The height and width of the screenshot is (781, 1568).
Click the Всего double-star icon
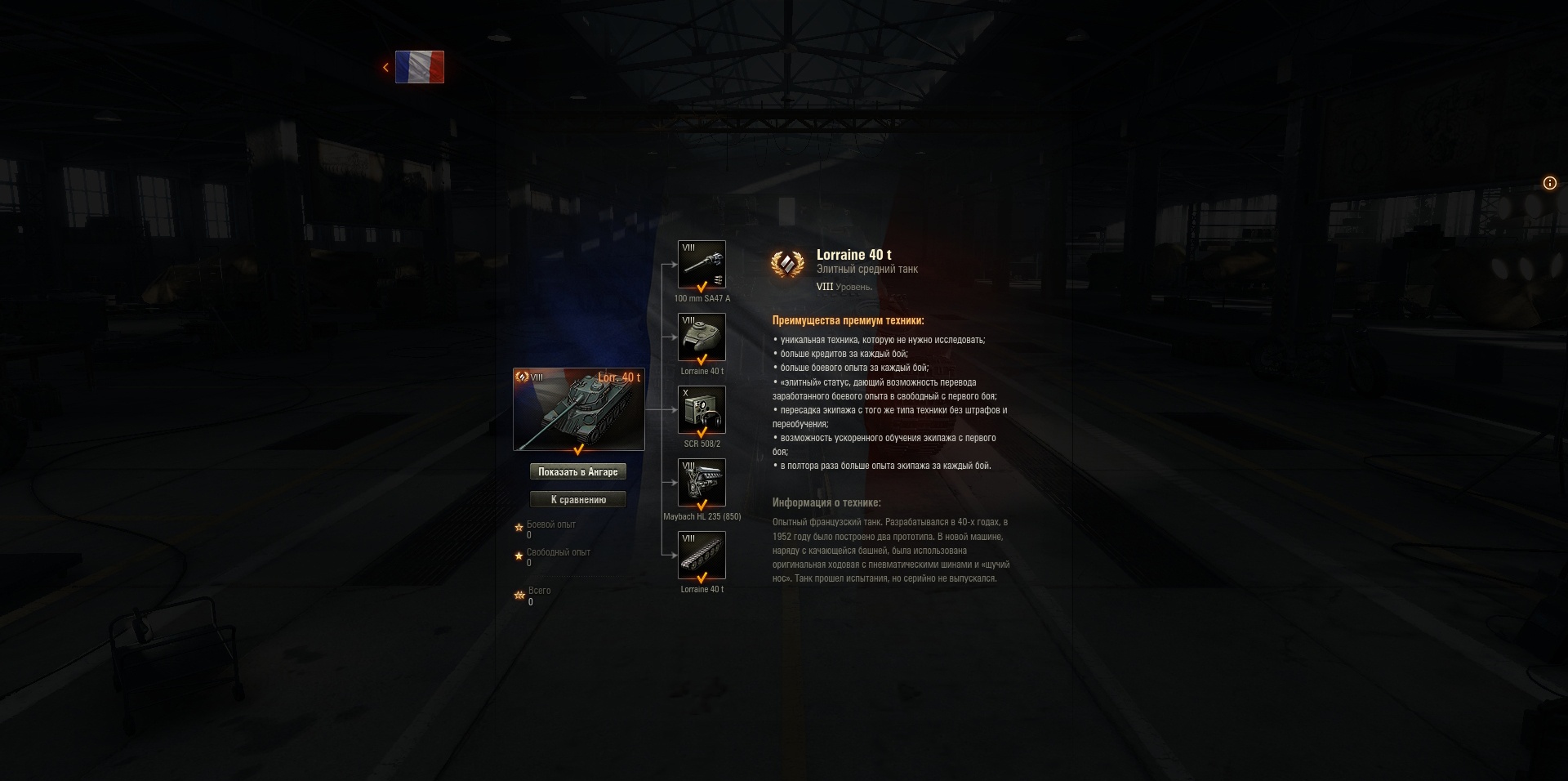pyautogui.click(x=519, y=594)
